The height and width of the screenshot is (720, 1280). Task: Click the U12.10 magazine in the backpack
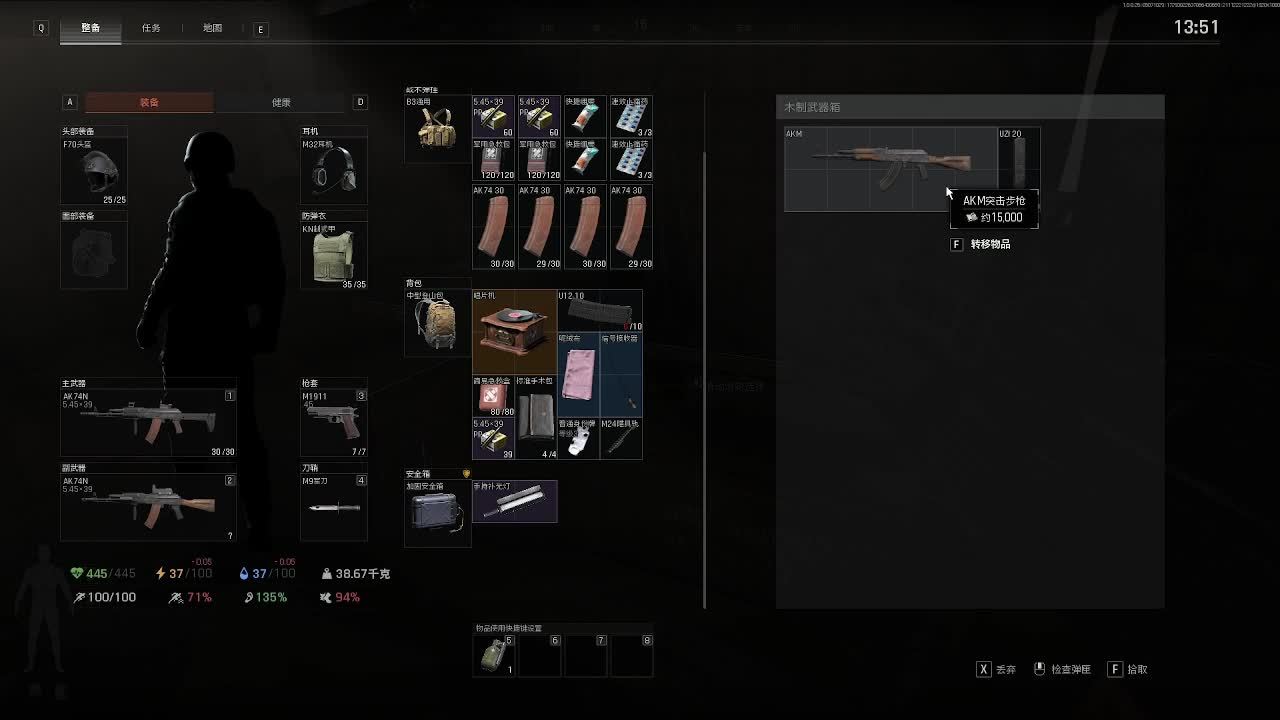(600, 310)
